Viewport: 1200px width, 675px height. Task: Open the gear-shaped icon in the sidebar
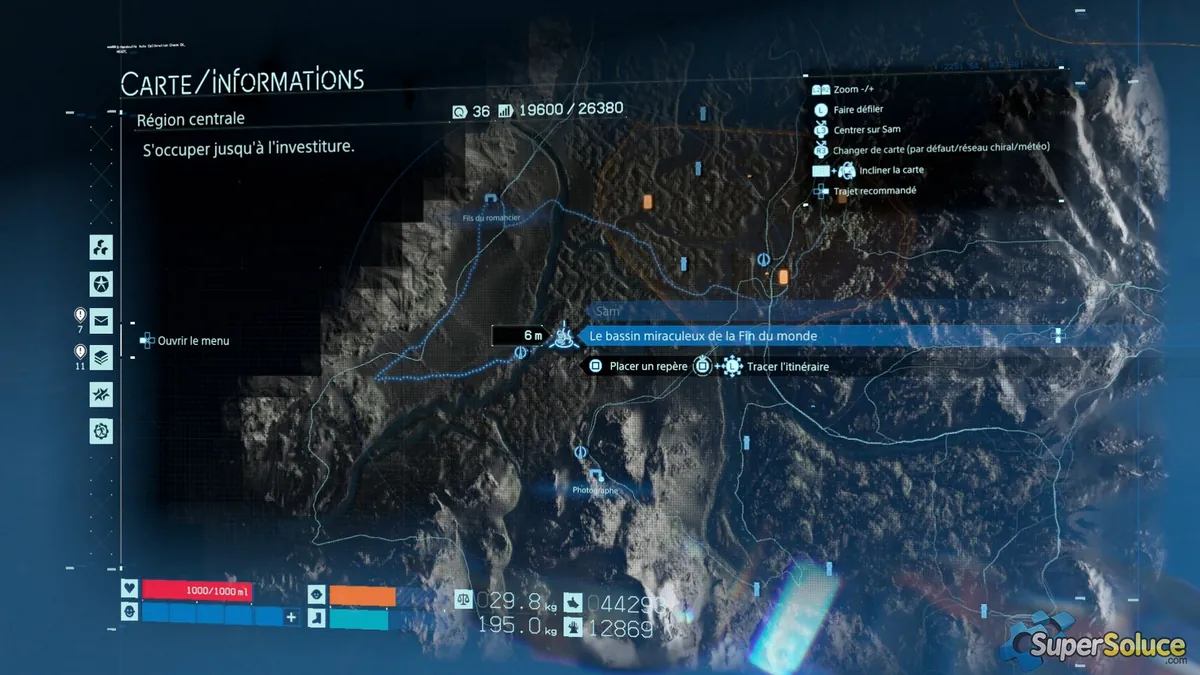(101, 431)
